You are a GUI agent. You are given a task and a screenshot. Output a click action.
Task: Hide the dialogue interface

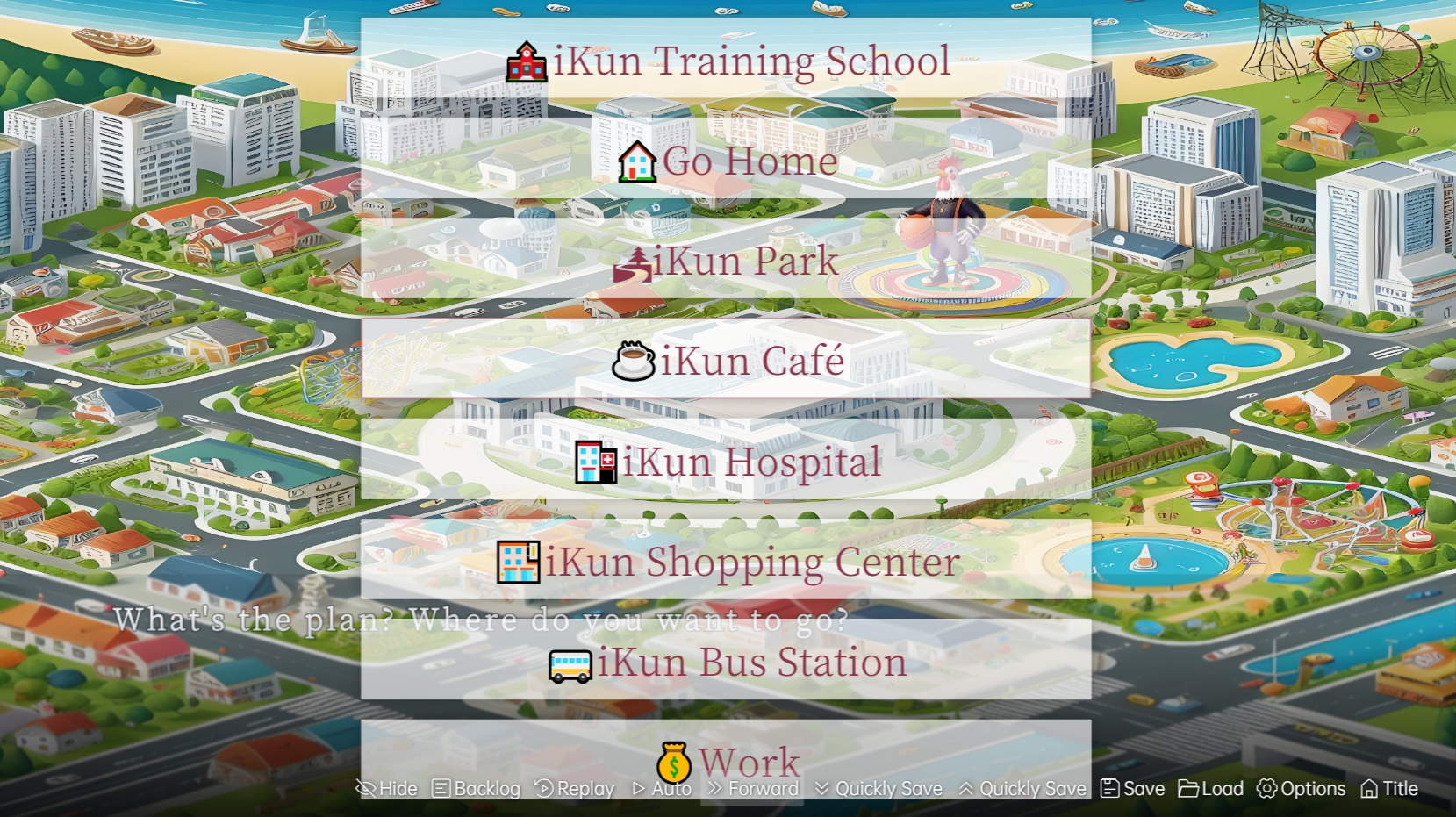(x=387, y=789)
